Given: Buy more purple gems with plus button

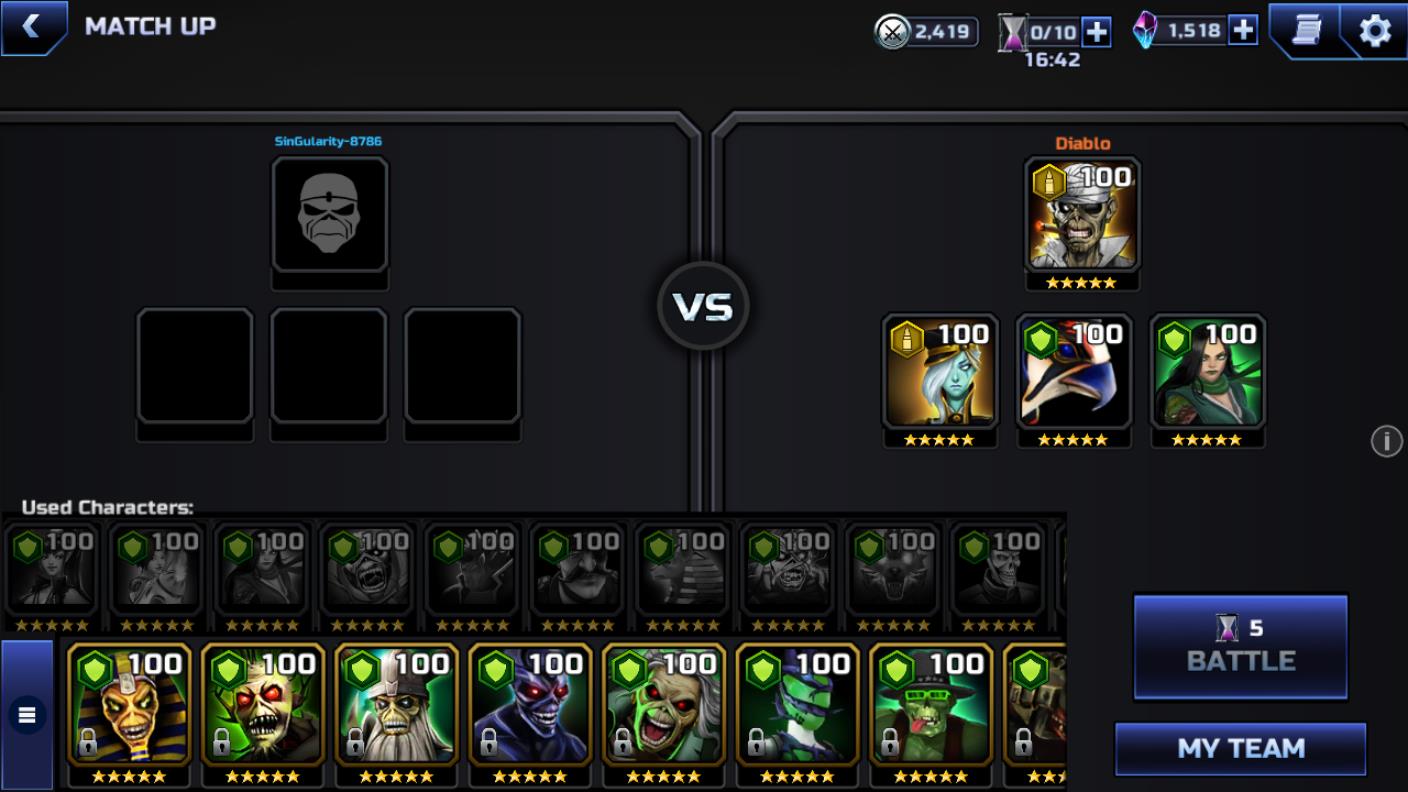Looking at the screenshot, I should point(1243,30).
